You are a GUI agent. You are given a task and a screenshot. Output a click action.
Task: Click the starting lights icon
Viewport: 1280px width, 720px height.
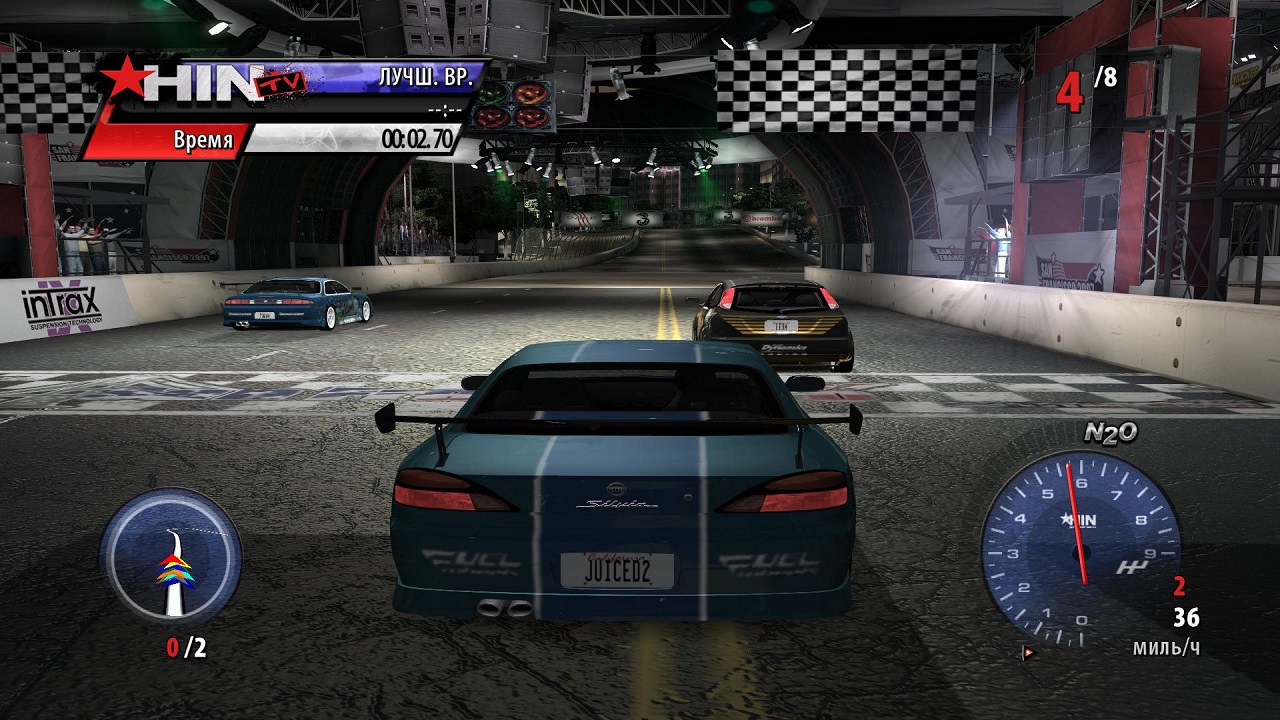[512, 105]
